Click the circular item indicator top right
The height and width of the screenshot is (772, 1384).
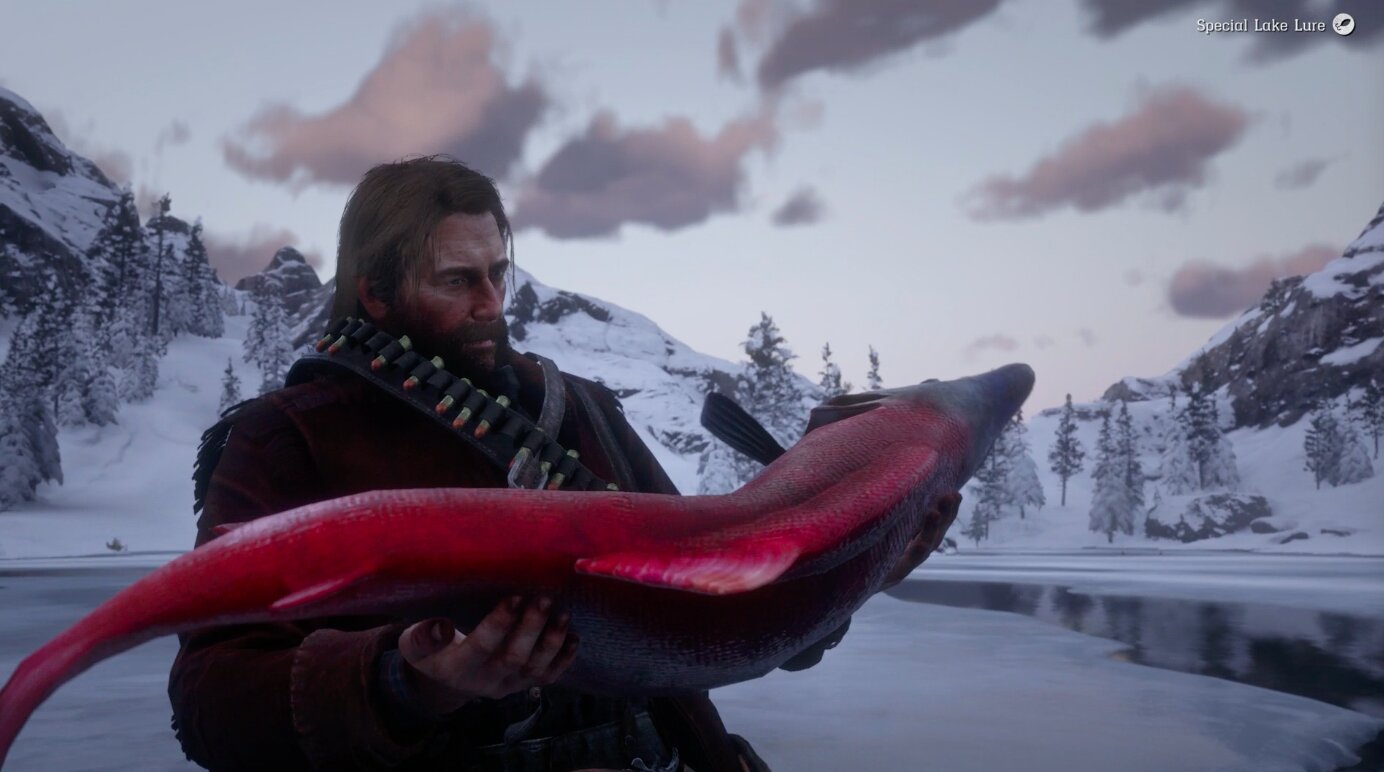click(x=1346, y=25)
